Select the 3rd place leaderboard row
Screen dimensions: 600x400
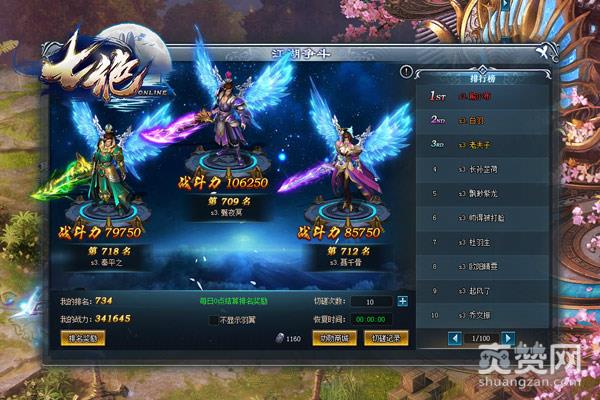coord(482,144)
